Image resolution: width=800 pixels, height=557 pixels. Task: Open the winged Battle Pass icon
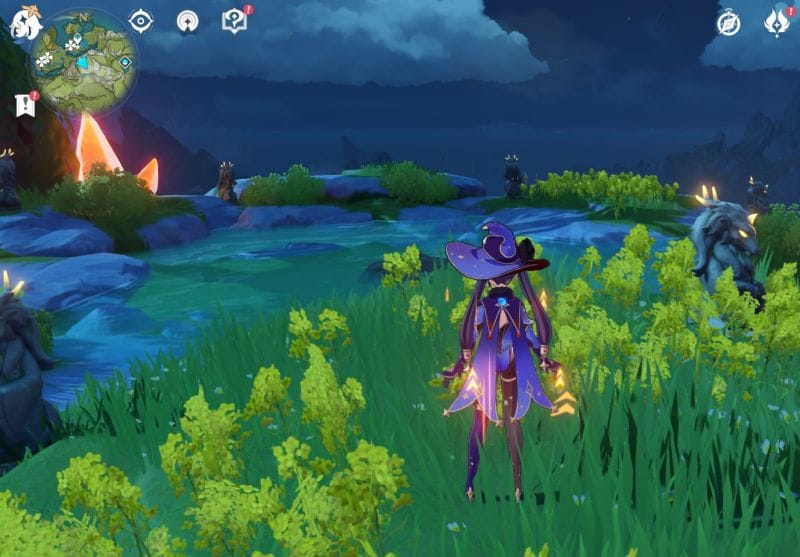[x=777, y=22]
